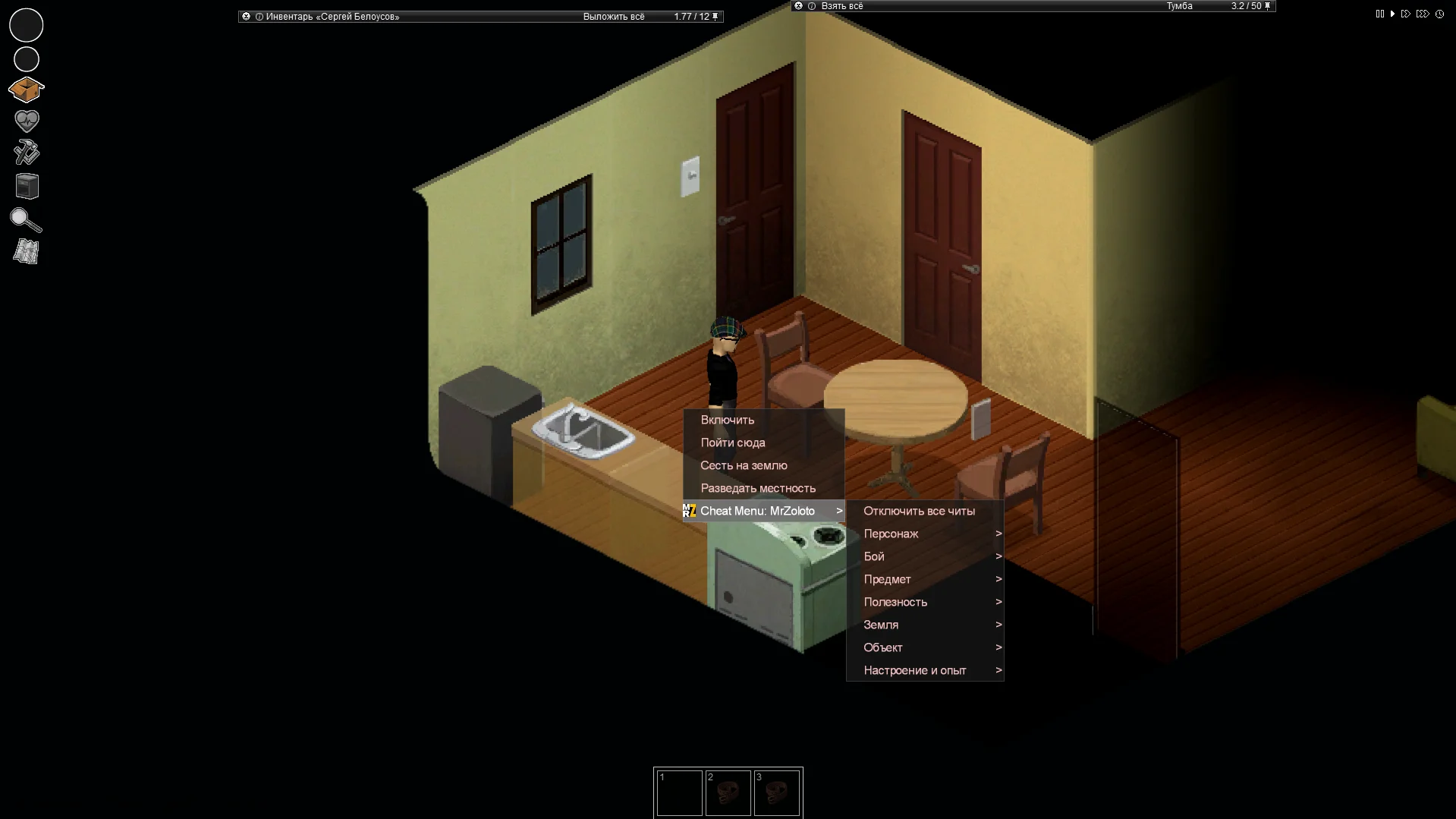Pause the game with the pause icon
The image size is (1456, 819).
[1379, 13]
